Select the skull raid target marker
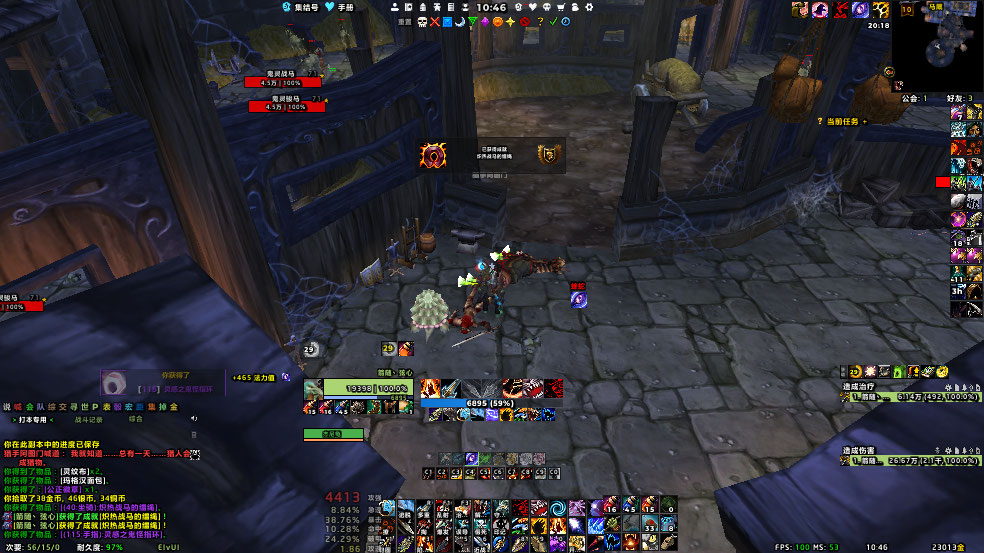Viewport: 984px width, 553px height. click(x=421, y=21)
